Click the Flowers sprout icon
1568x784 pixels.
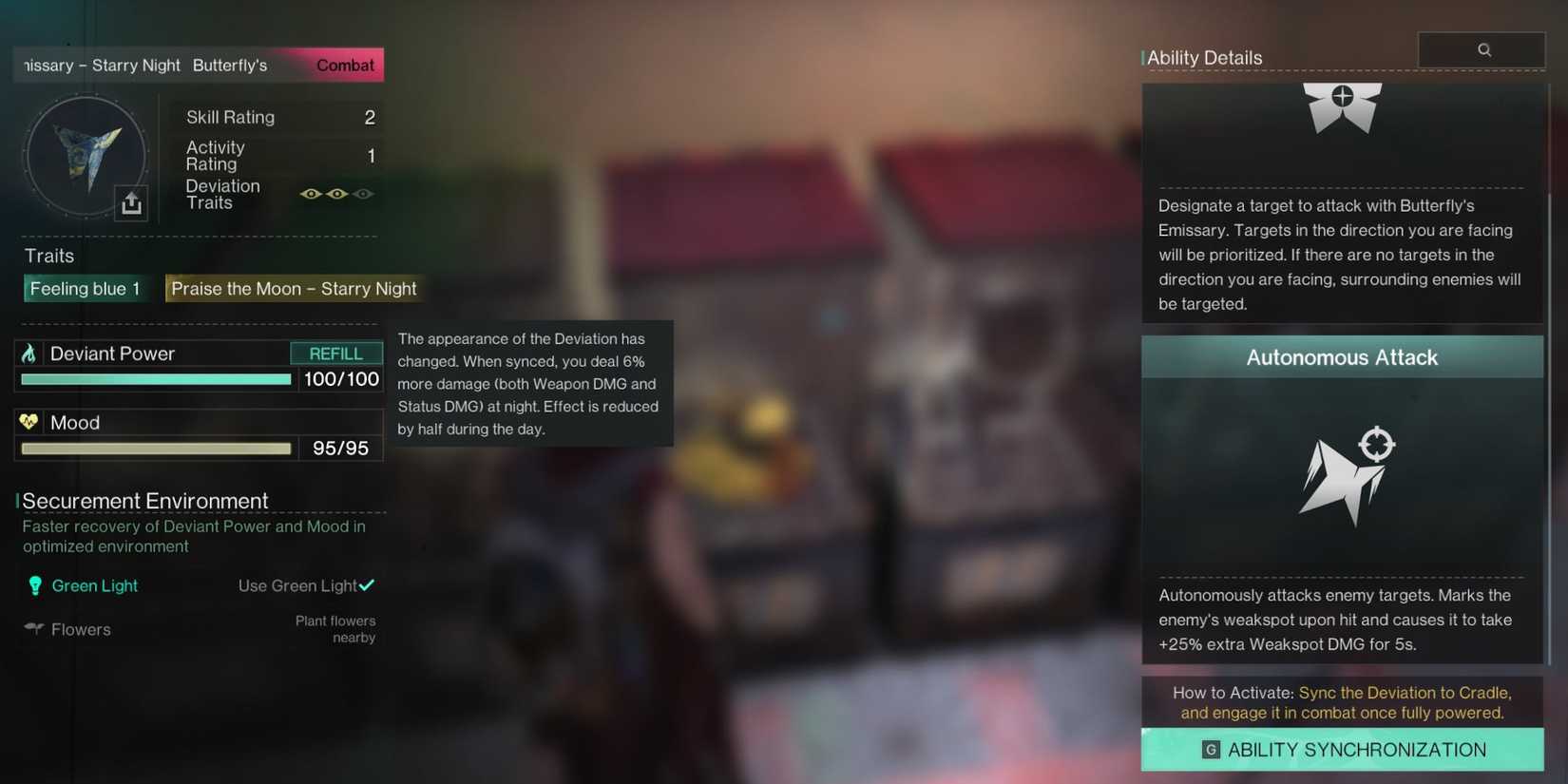pos(32,628)
